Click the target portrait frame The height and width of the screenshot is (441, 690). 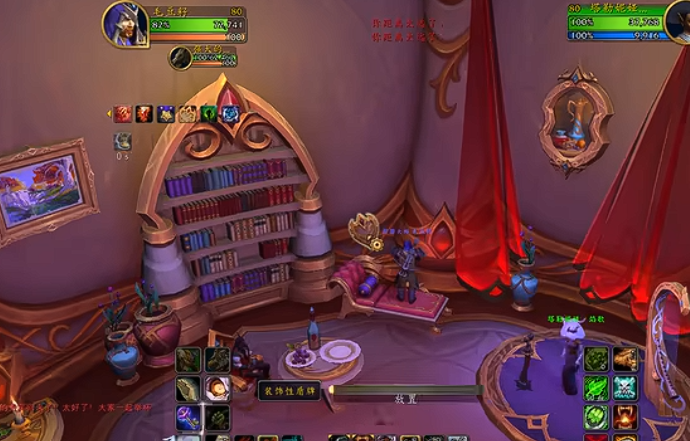point(678,24)
